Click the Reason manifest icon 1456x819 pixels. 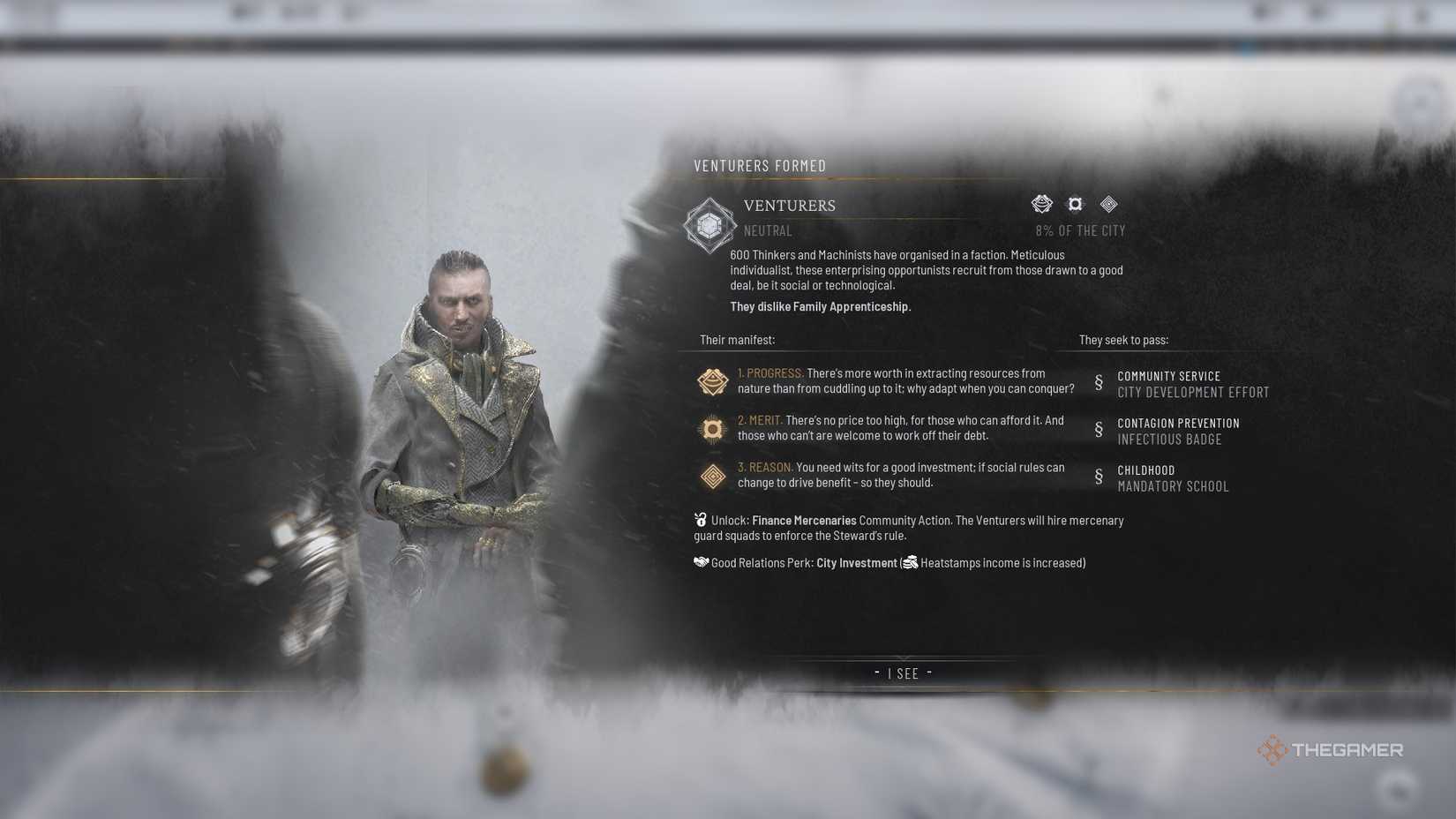711,476
